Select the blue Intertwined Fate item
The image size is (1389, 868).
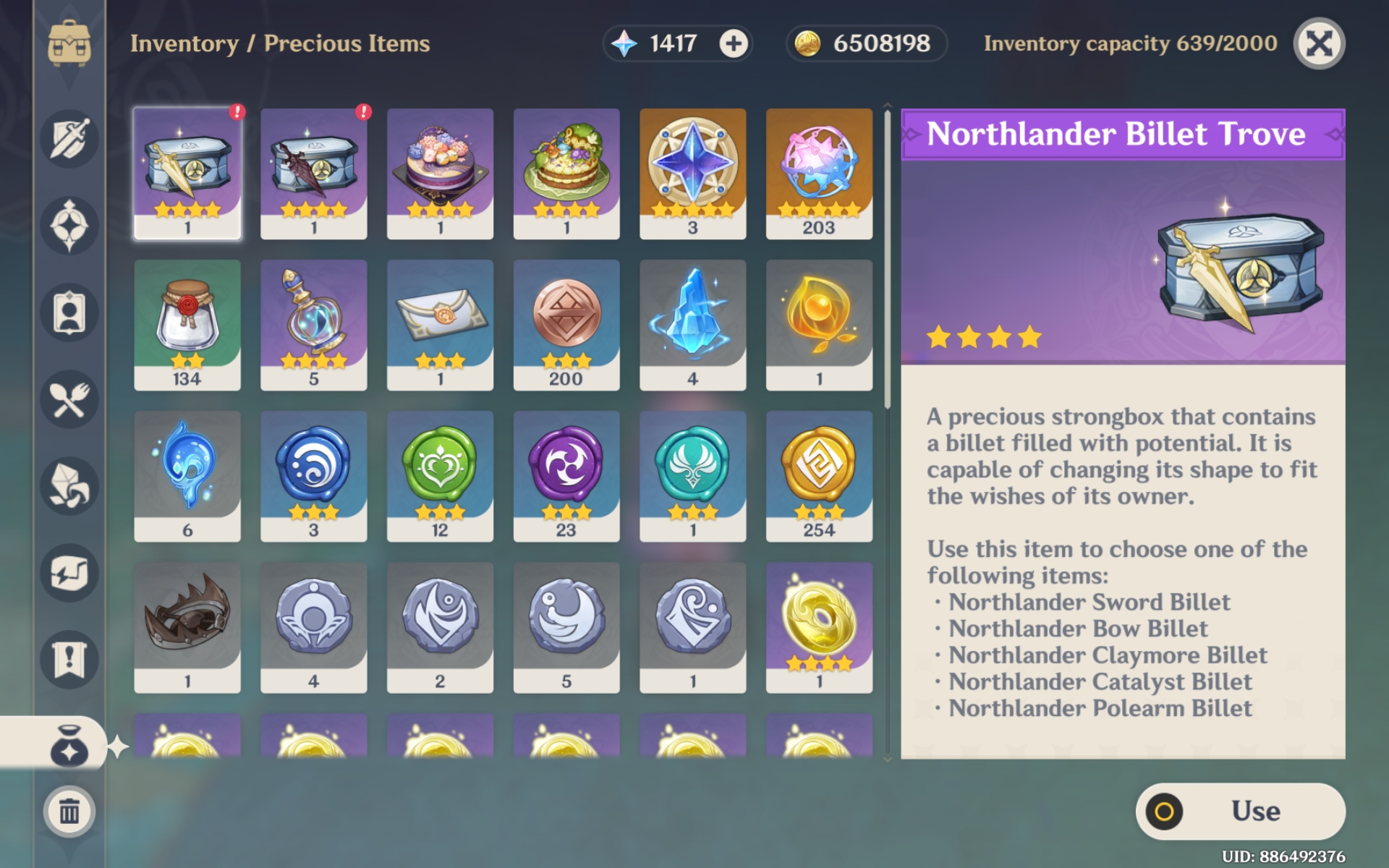click(693, 174)
